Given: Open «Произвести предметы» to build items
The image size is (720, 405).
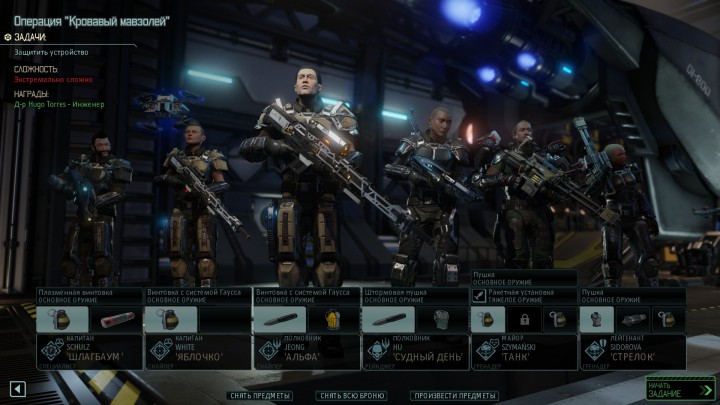Looking at the screenshot, I should pyautogui.click(x=455, y=395).
